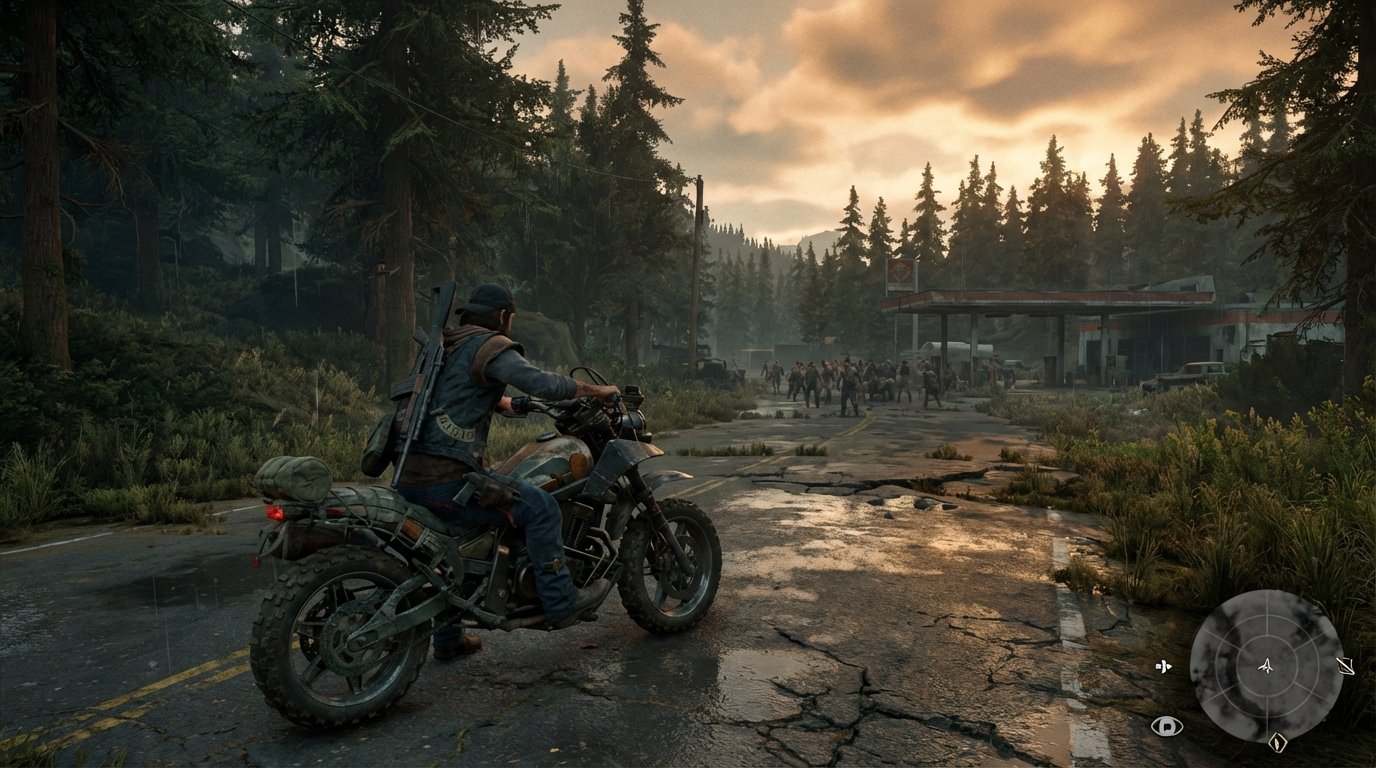This screenshot has width=1376, height=768.
Task: Click the red taillight on the motorcycle
Action: point(277,510)
